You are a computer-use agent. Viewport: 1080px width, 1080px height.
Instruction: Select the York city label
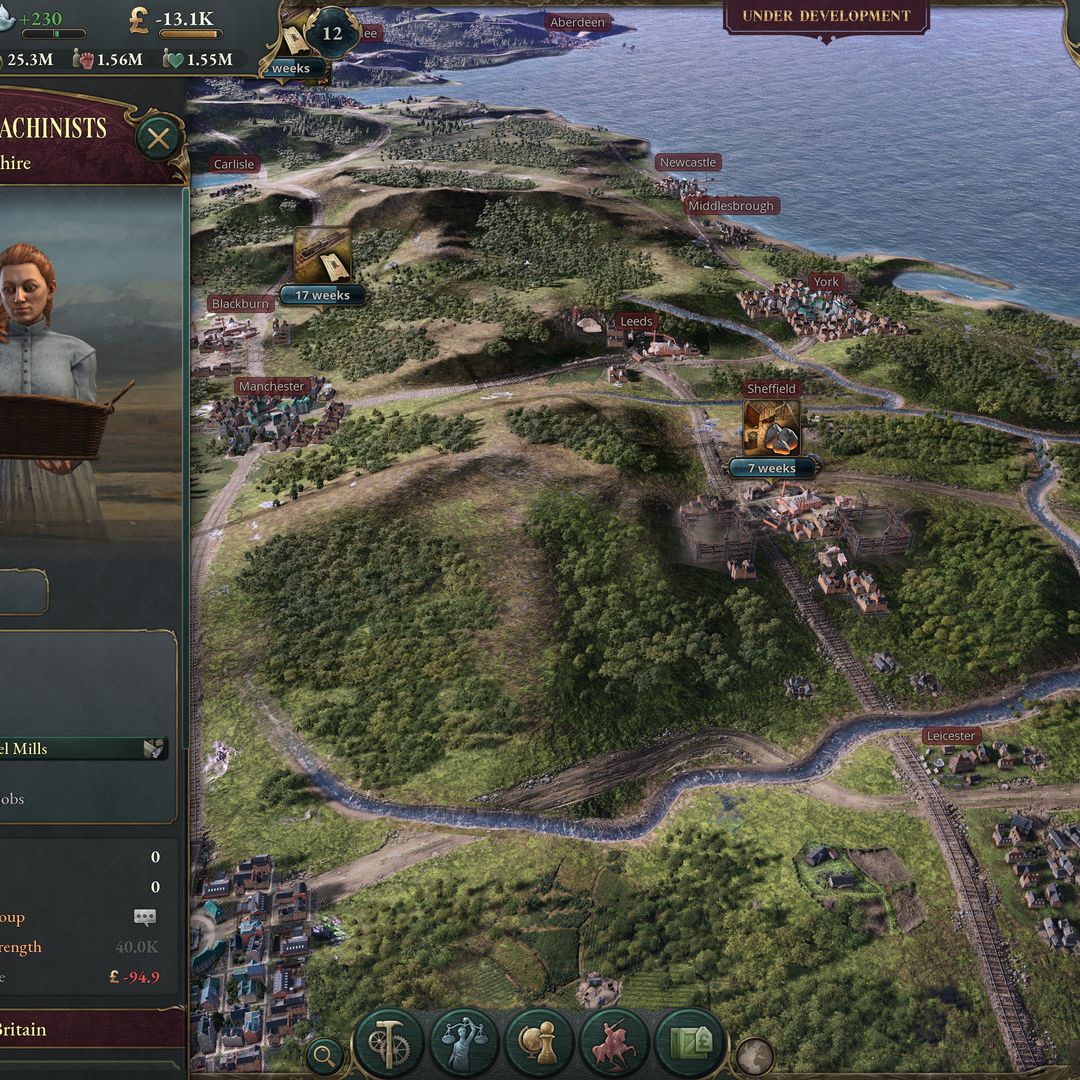click(825, 282)
